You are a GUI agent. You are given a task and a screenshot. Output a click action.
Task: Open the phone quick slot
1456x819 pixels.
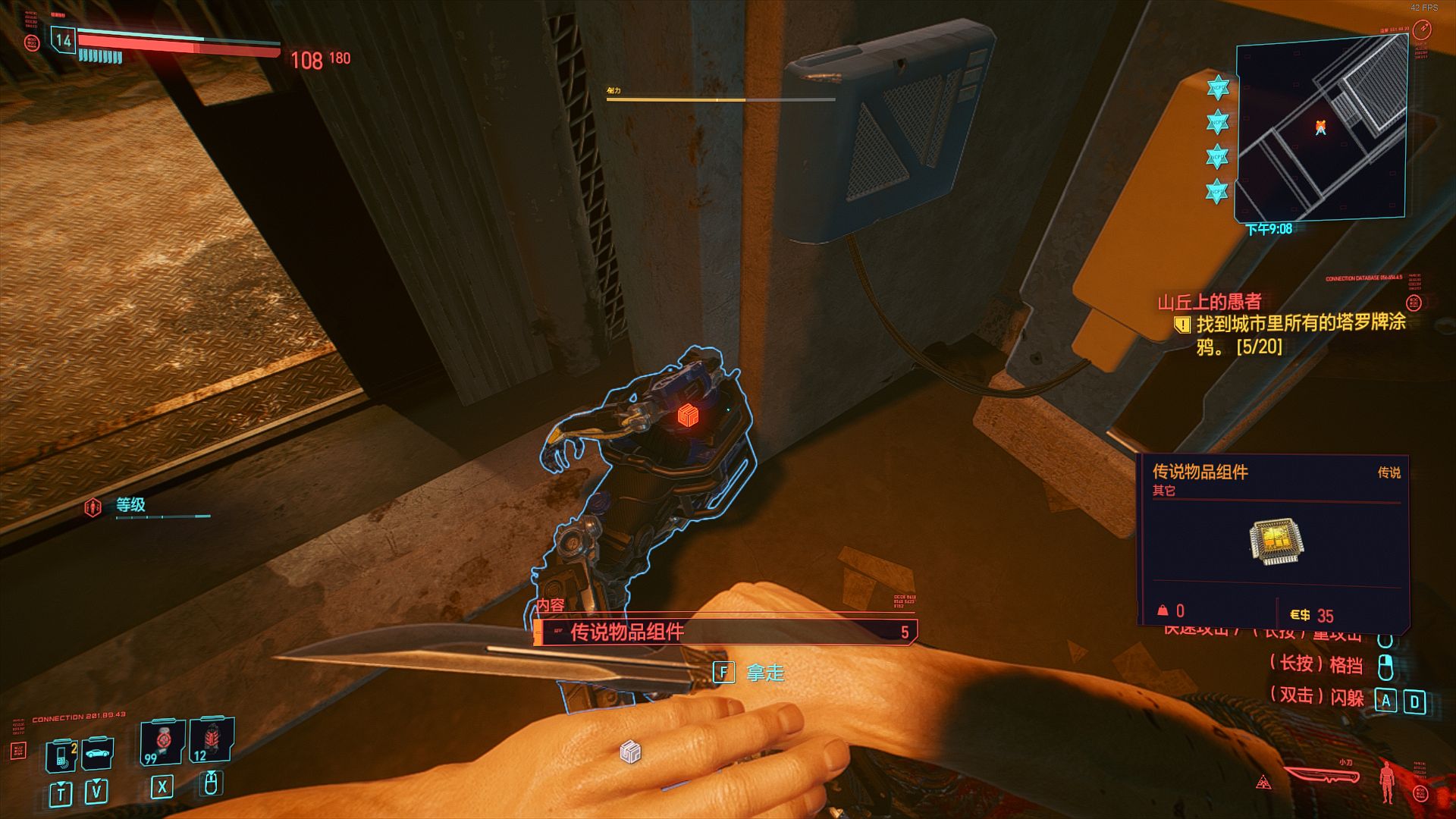[x=61, y=755]
